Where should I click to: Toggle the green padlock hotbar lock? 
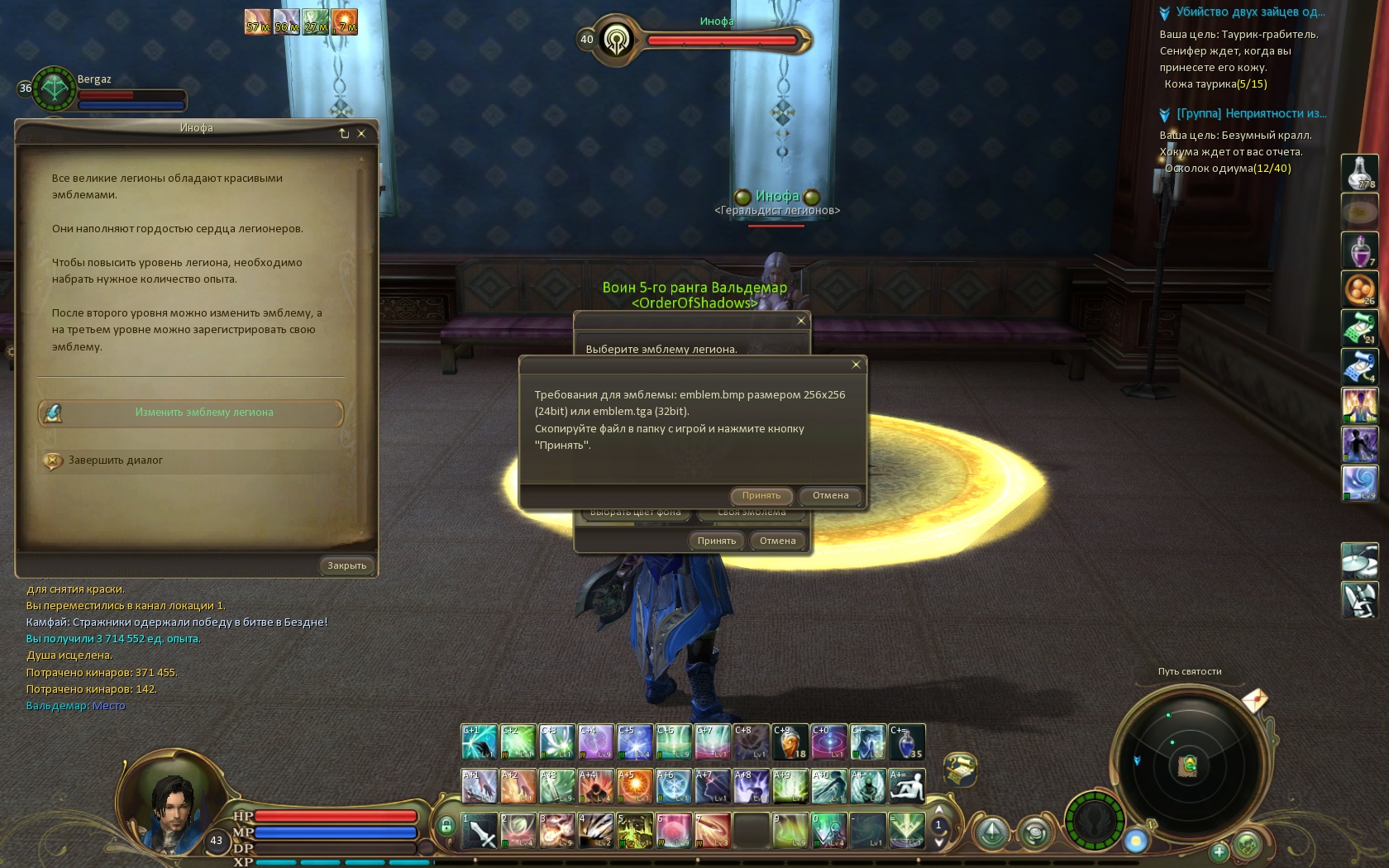tap(446, 825)
